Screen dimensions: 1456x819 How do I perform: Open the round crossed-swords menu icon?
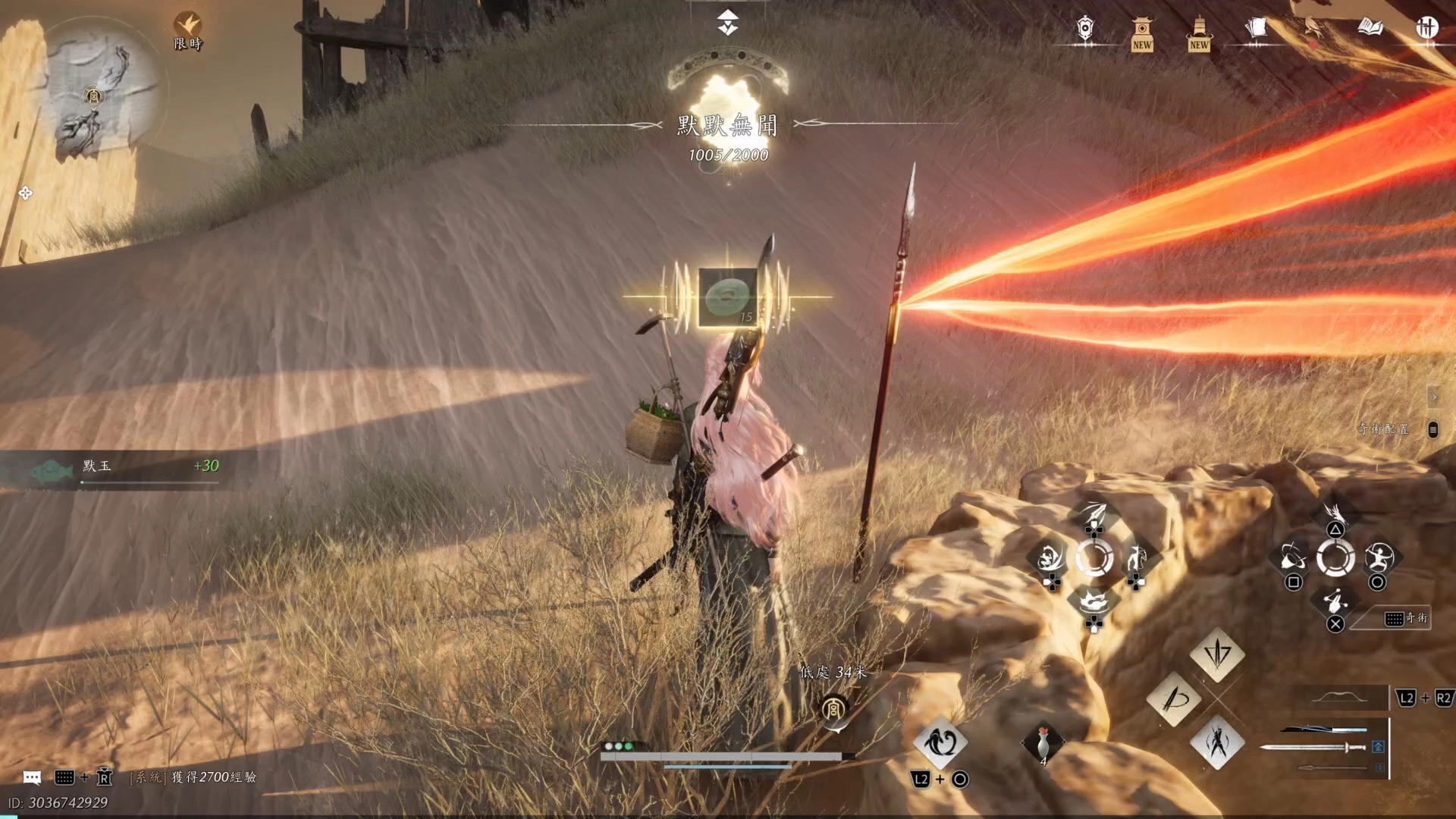(1426, 28)
